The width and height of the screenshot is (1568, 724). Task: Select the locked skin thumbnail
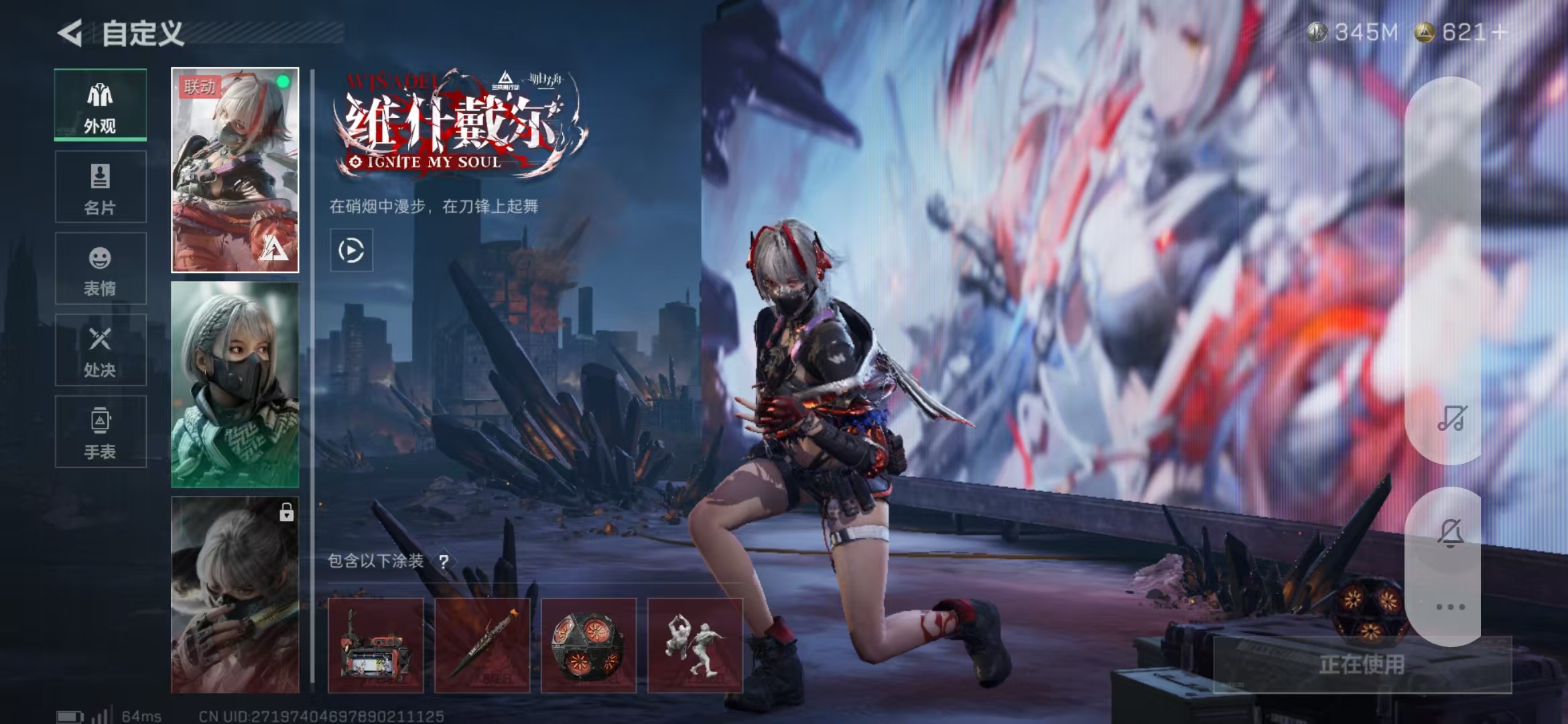(x=235, y=595)
